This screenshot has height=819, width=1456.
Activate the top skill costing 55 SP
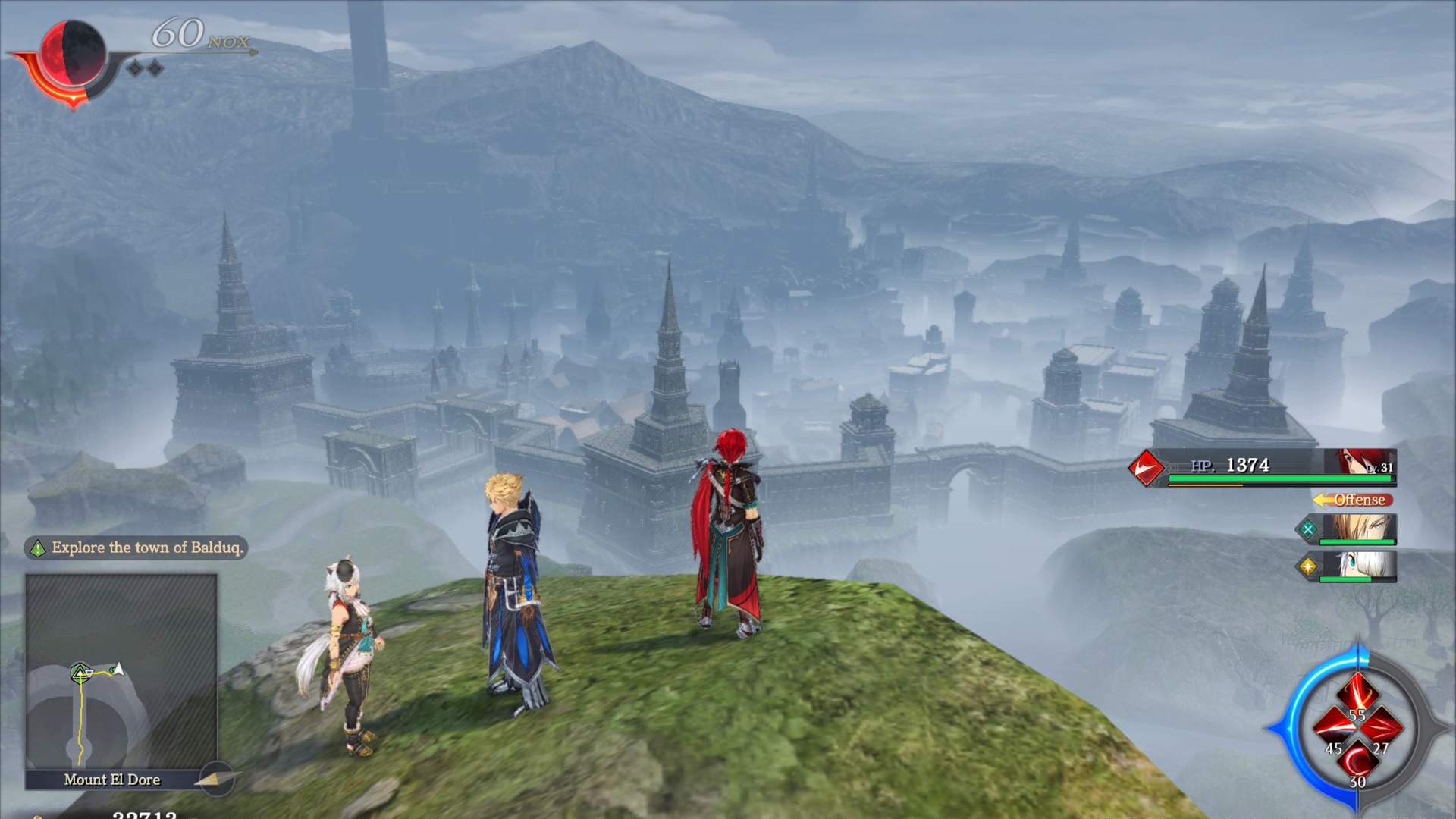pyautogui.click(x=1357, y=694)
